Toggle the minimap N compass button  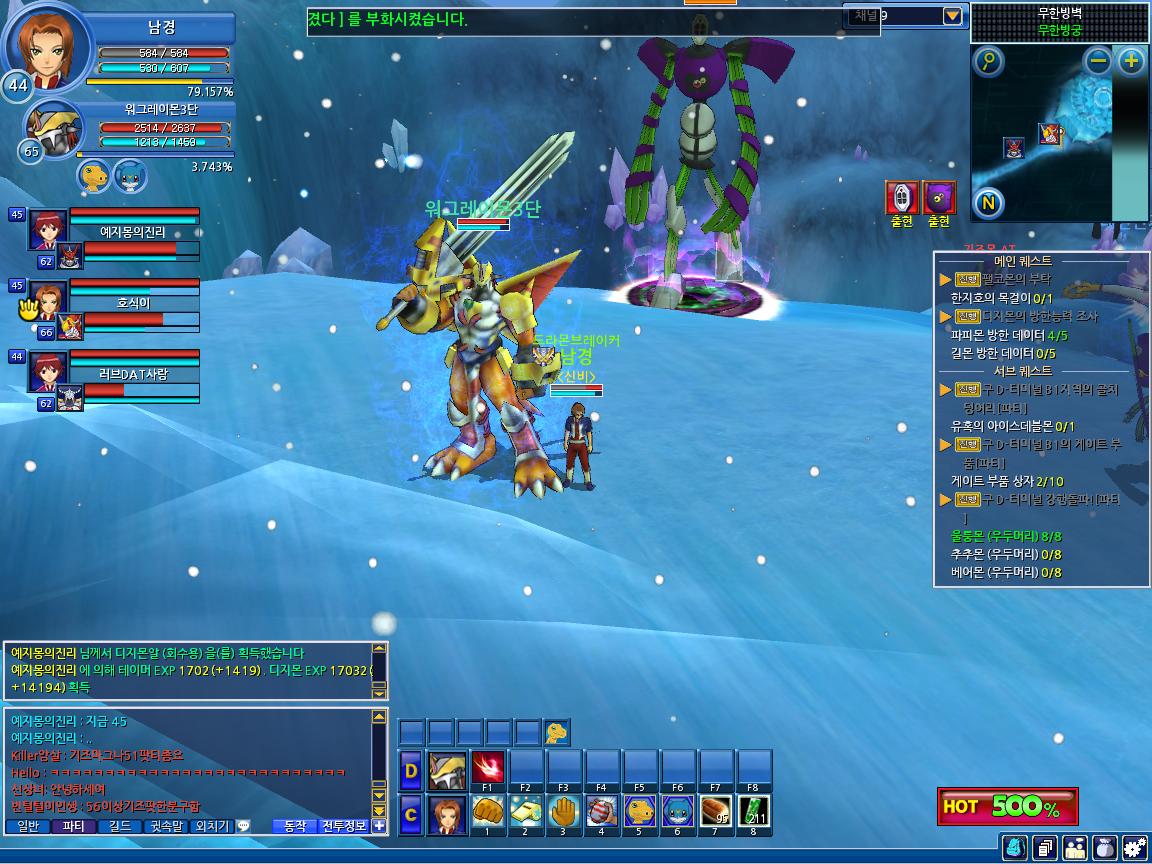(x=988, y=203)
